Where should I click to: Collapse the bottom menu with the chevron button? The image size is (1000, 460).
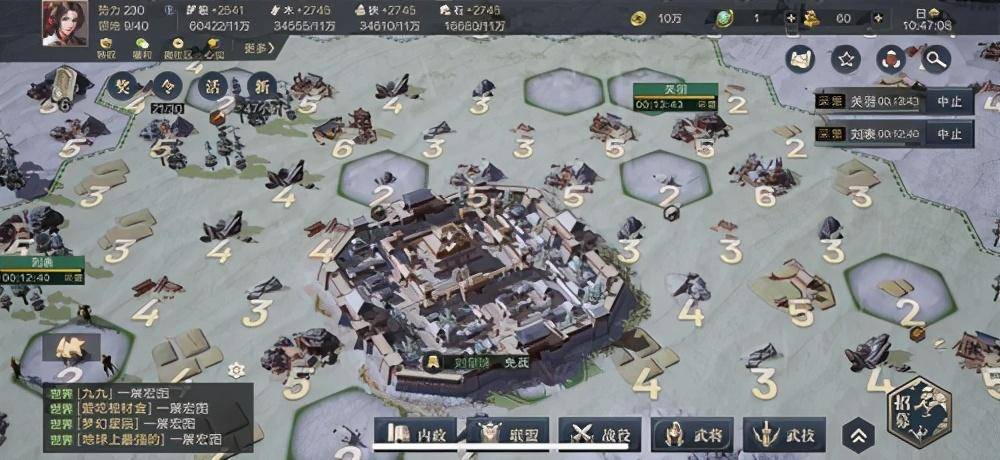click(858, 435)
